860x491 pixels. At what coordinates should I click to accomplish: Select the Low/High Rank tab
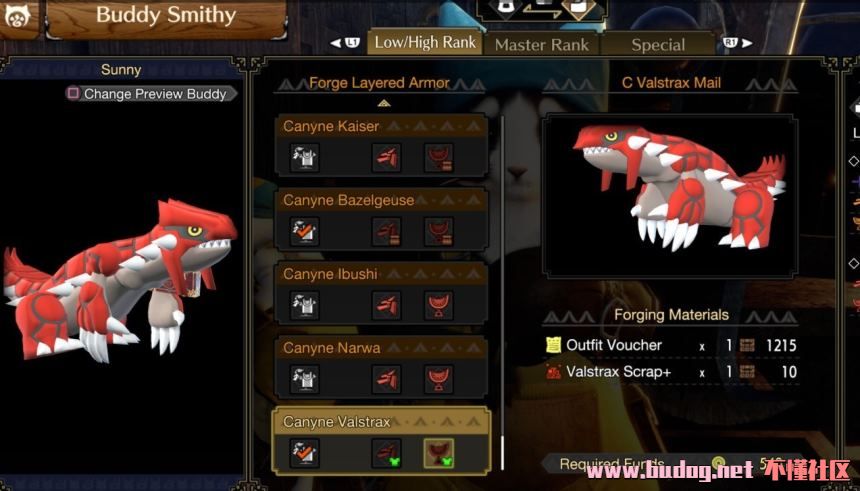425,43
